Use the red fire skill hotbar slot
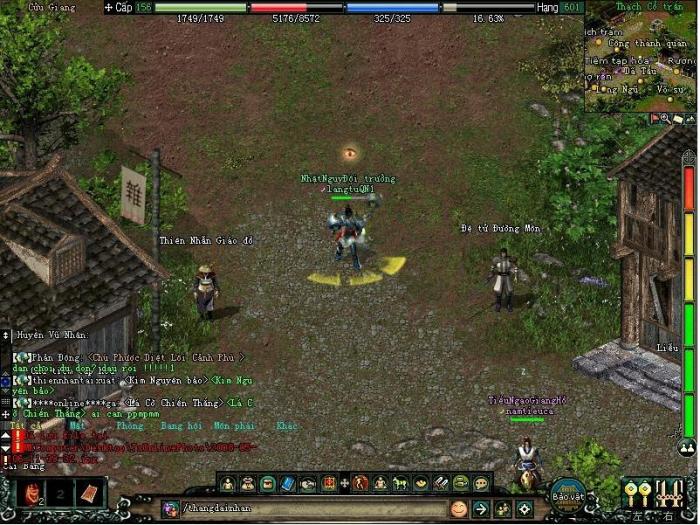The image size is (700, 525). click(x=31, y=493)
